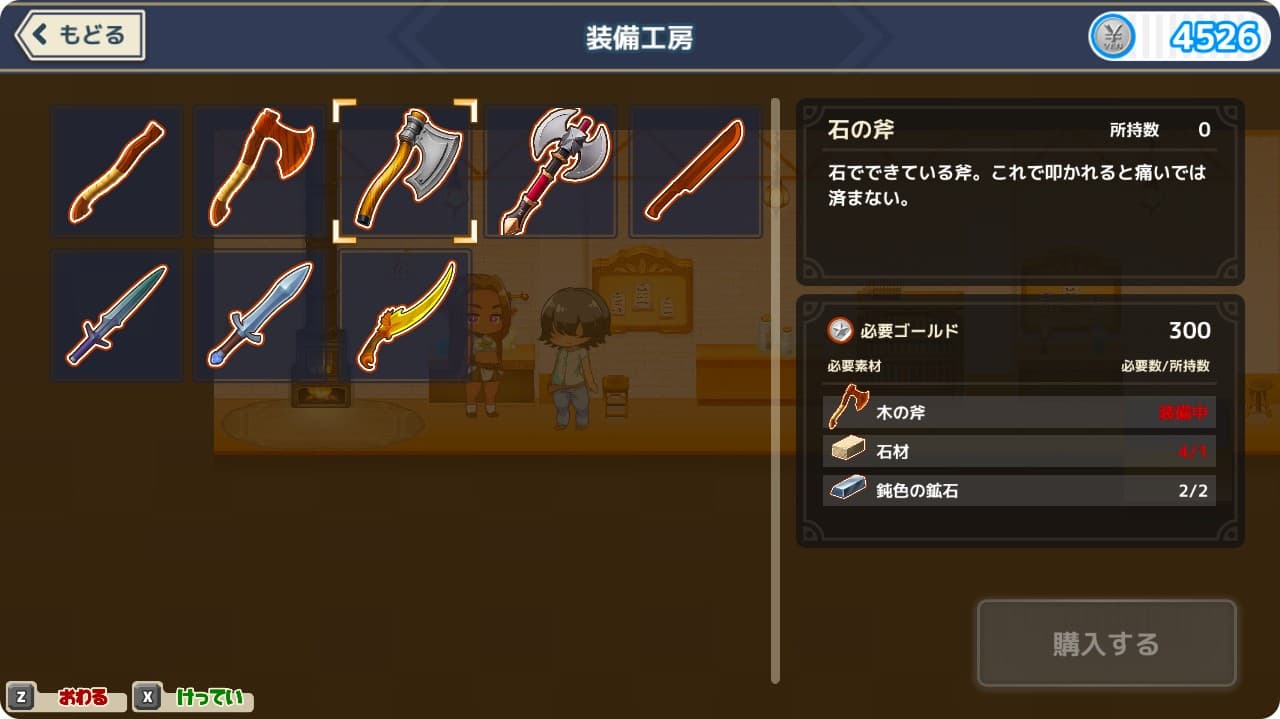
Task: Select the wooden club weapon slot
Action: click(117, 171)
